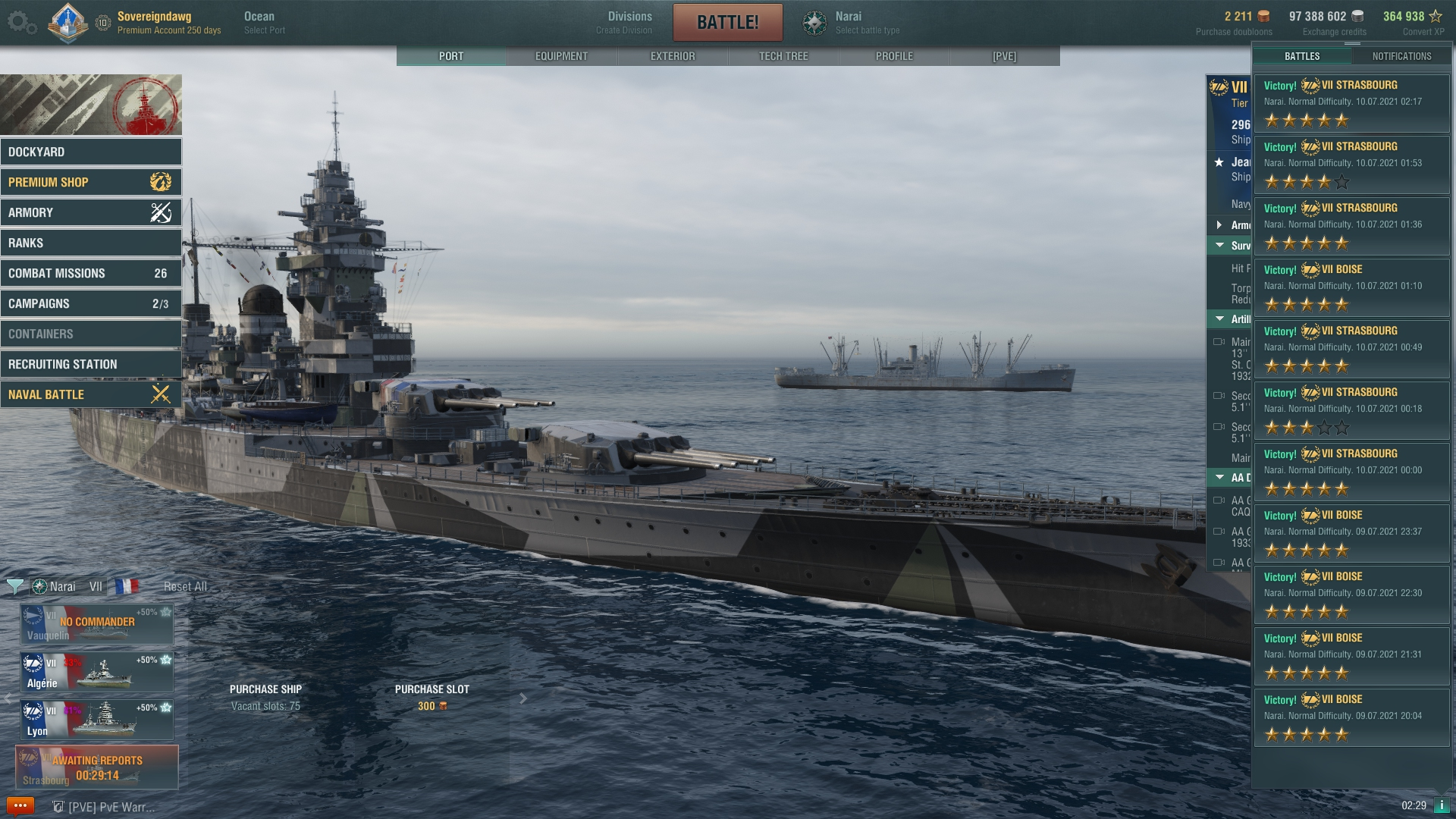
Task: Open the Equipment tab
Action: (x=561, y=56)
